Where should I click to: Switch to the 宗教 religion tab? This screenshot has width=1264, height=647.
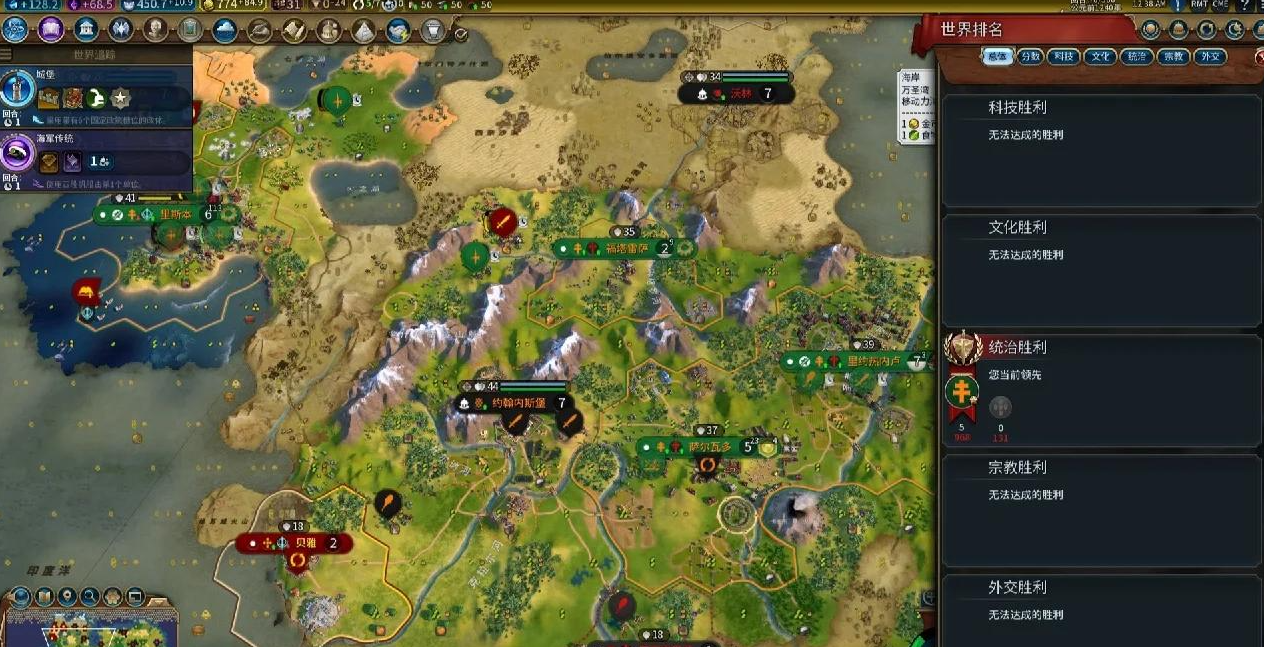pyautogui.click(x=1172, y=57)
